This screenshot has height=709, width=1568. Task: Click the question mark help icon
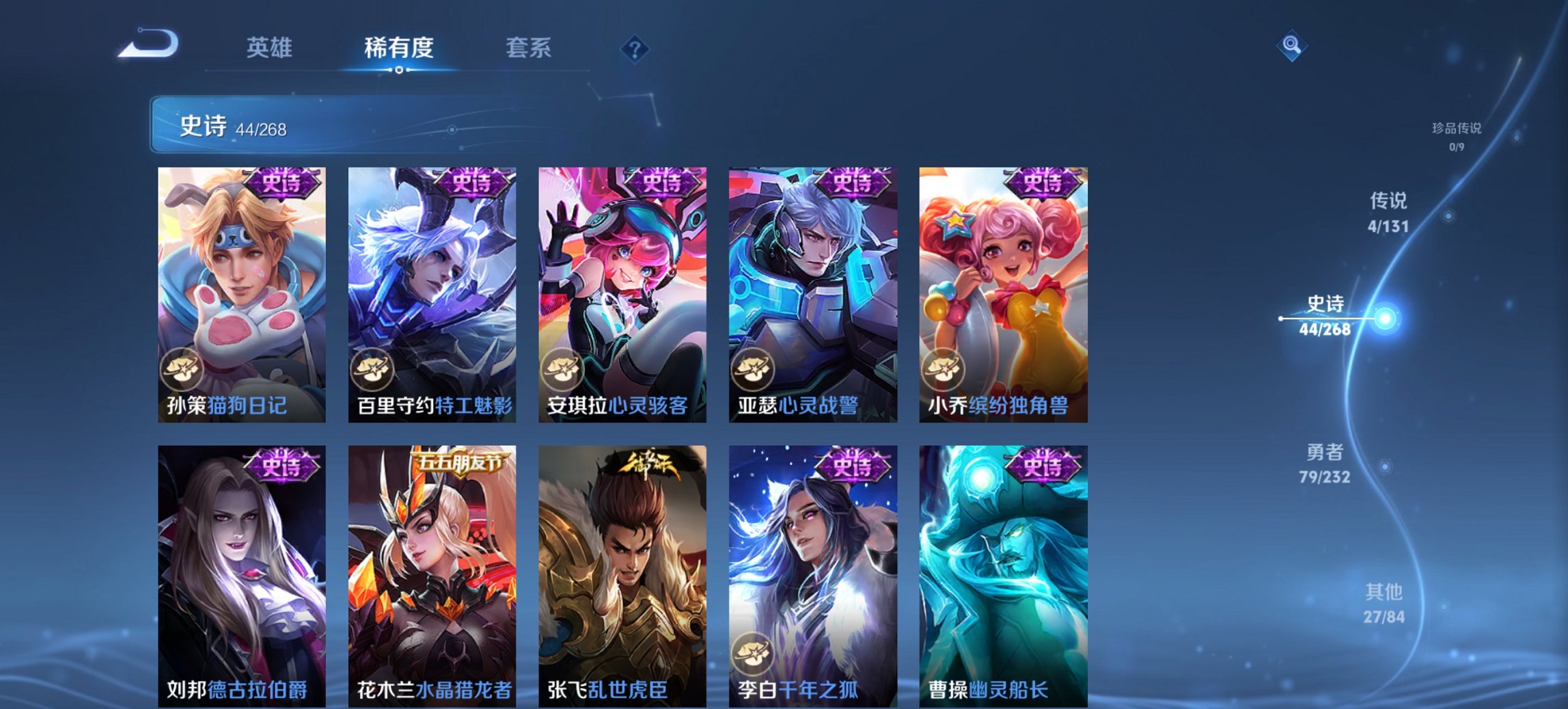[x=634, y=48]
